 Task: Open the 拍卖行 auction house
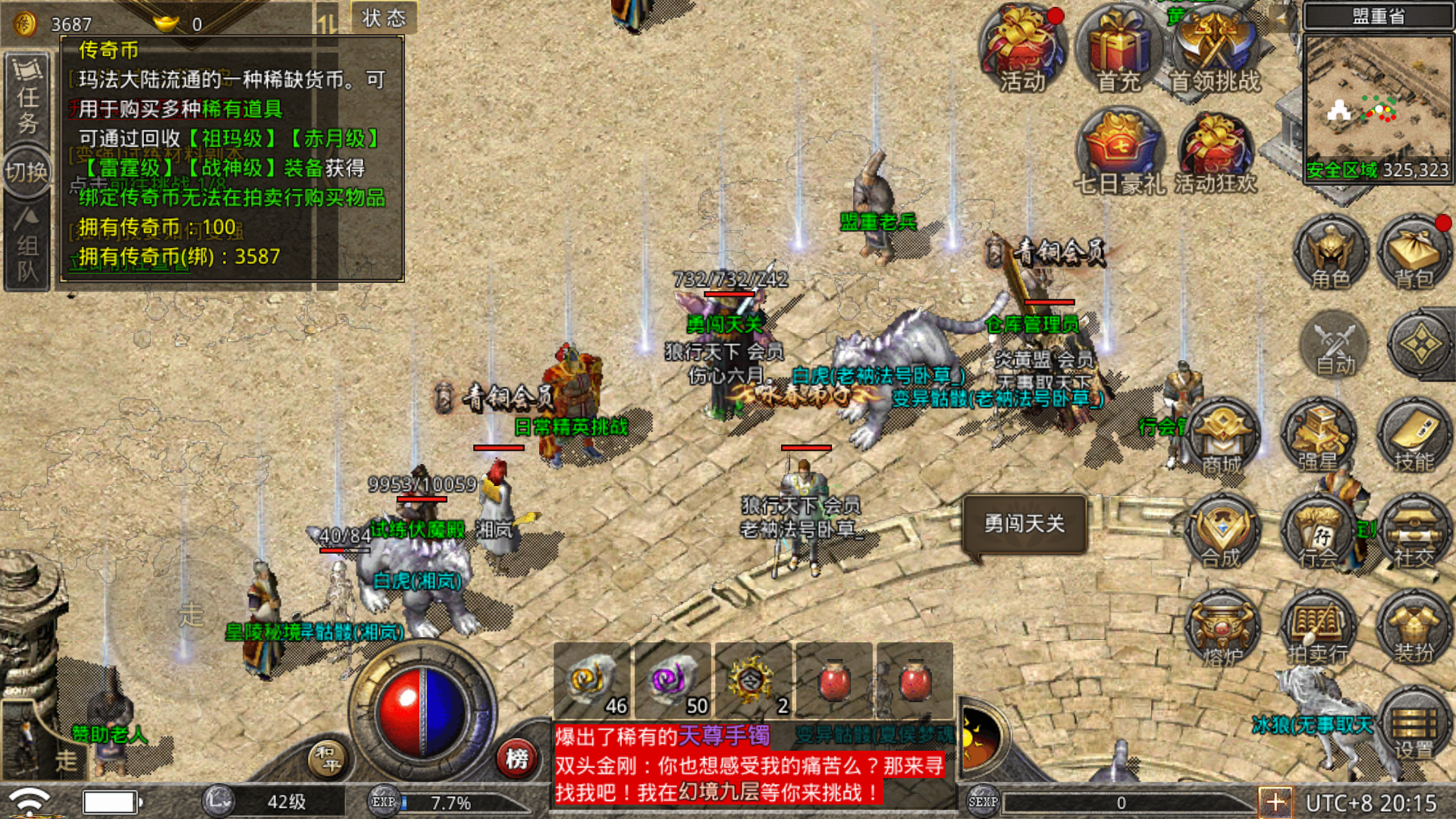pyautogui.click(x=1319, y=629)
